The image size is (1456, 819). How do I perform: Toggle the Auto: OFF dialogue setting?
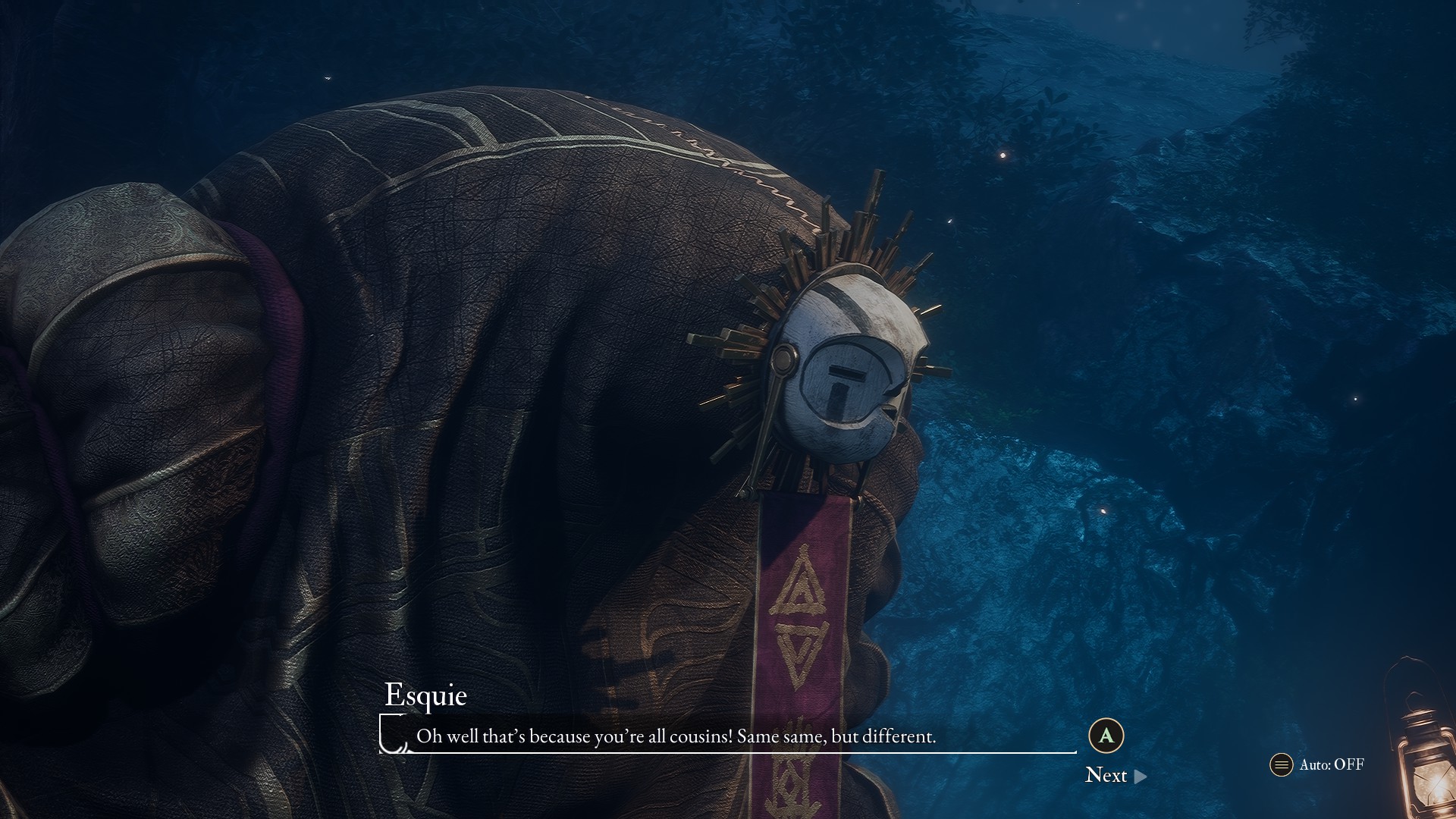[x=1318, y=764]
